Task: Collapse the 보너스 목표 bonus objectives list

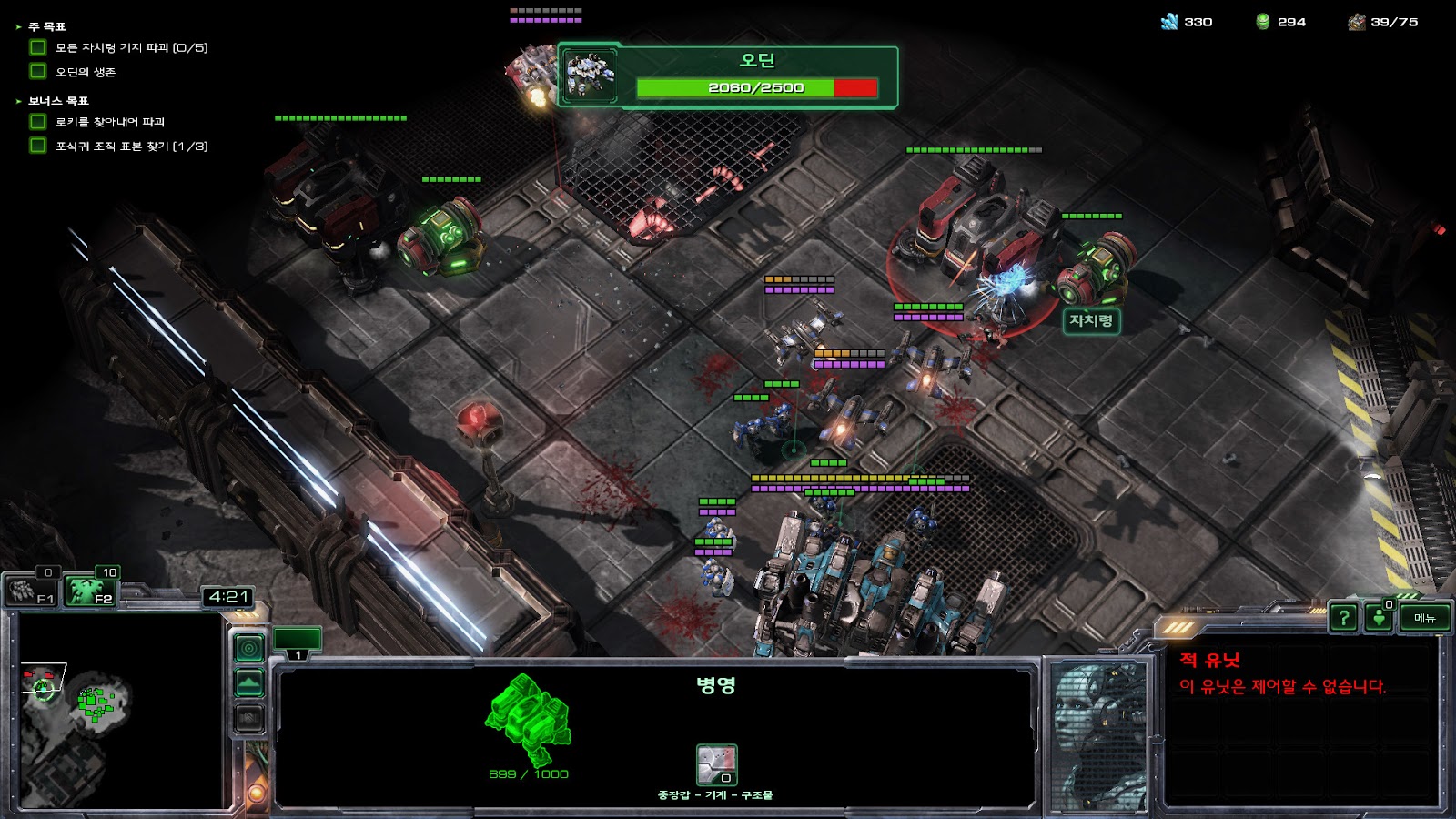Action: 19,101
